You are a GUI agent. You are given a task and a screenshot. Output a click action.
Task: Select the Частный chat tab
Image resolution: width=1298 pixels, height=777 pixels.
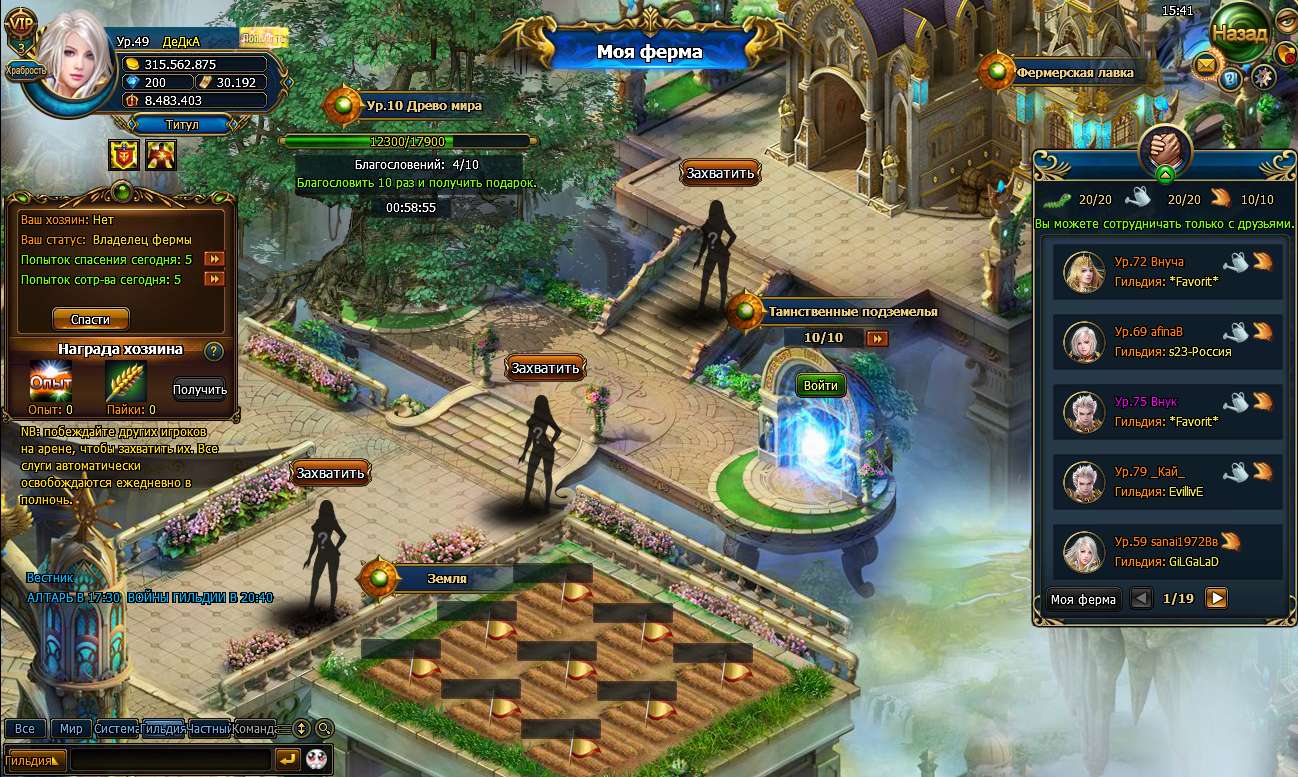(x=209, y=729)
